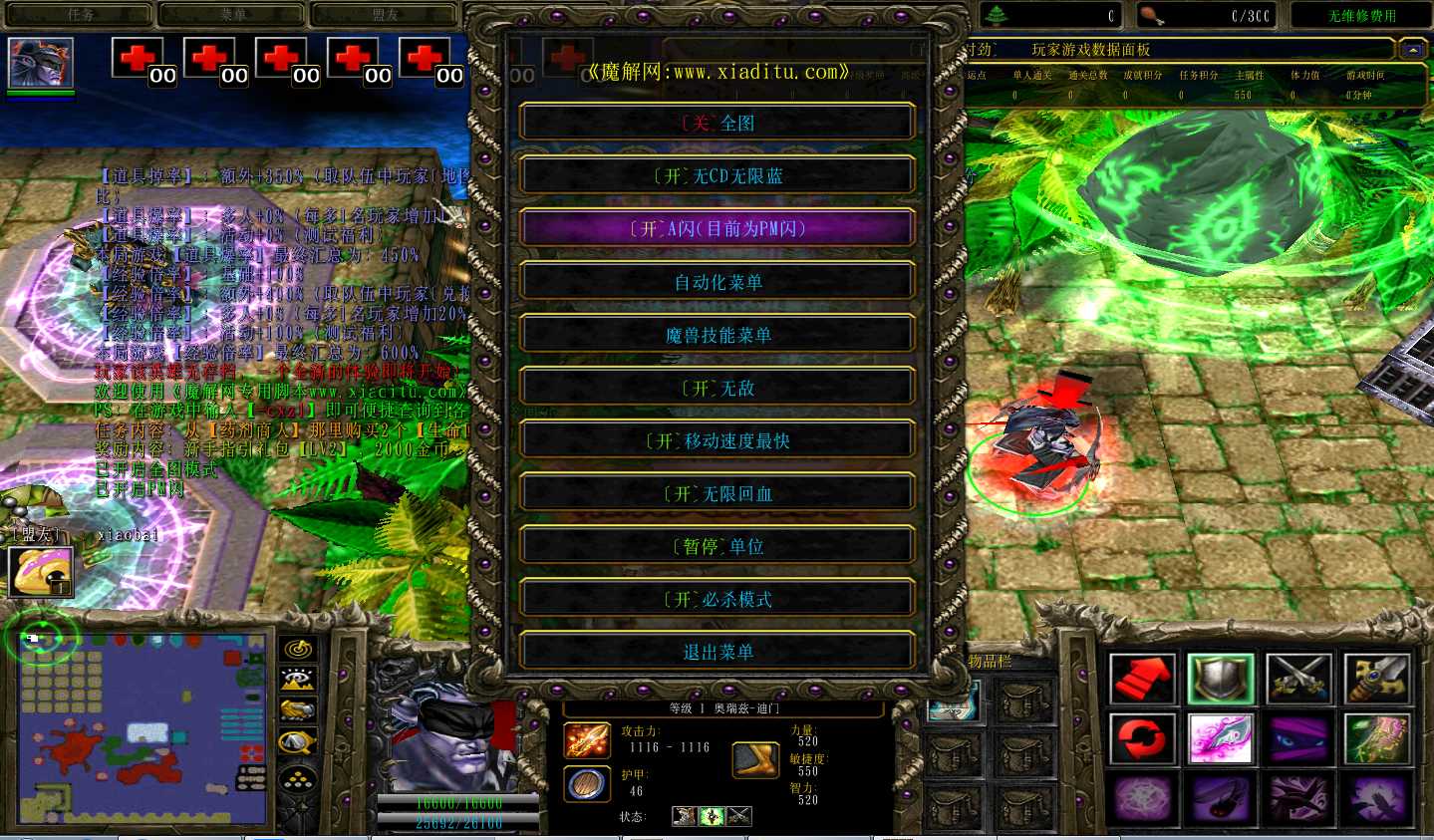The height and width of the screenshot is (840, 1434).
Task: Activate the red arrow Move command
Action: click(1143, 679)
